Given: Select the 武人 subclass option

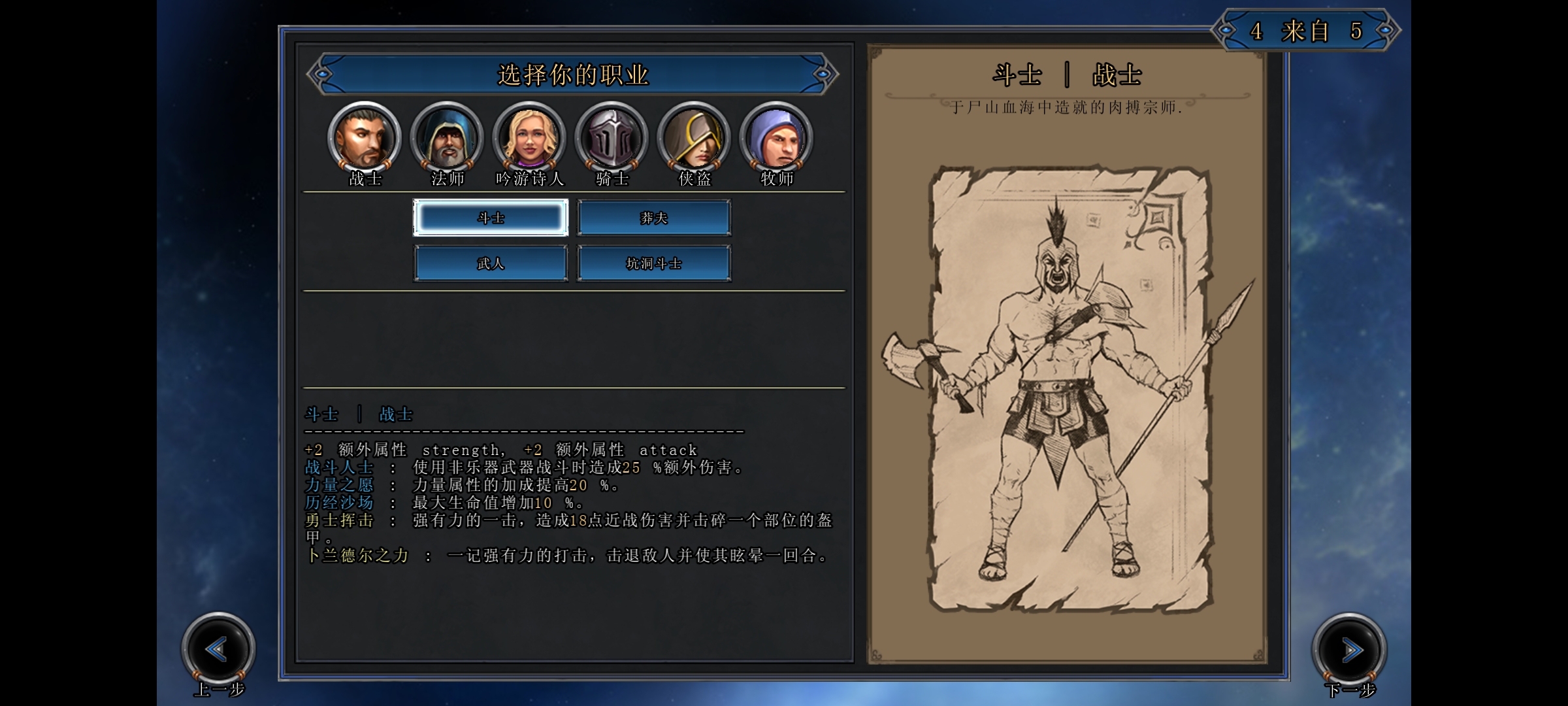Looking at the screenshot, I should 491,262.
